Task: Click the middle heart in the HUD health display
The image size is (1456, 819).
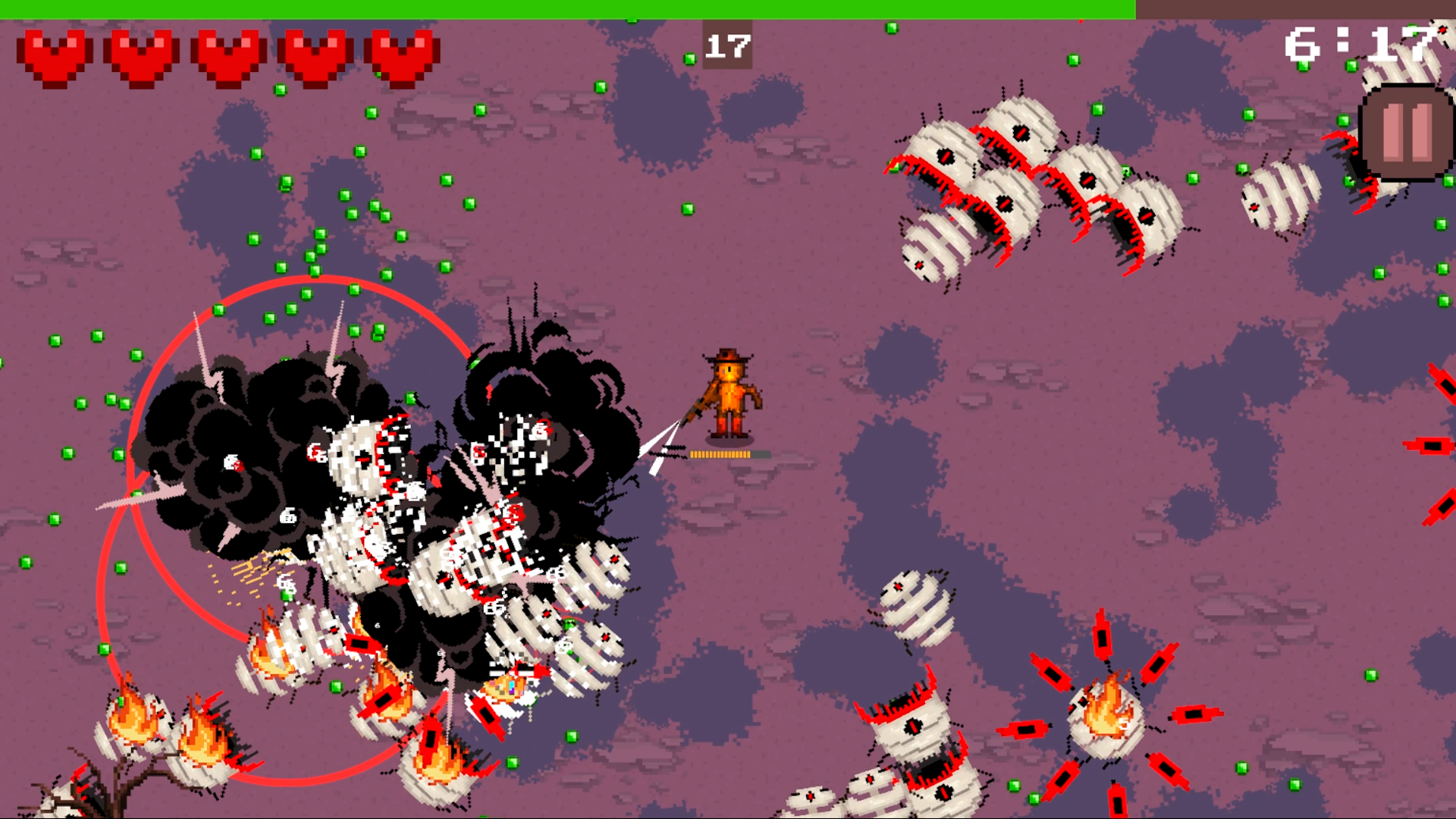Action: [229, 53]
